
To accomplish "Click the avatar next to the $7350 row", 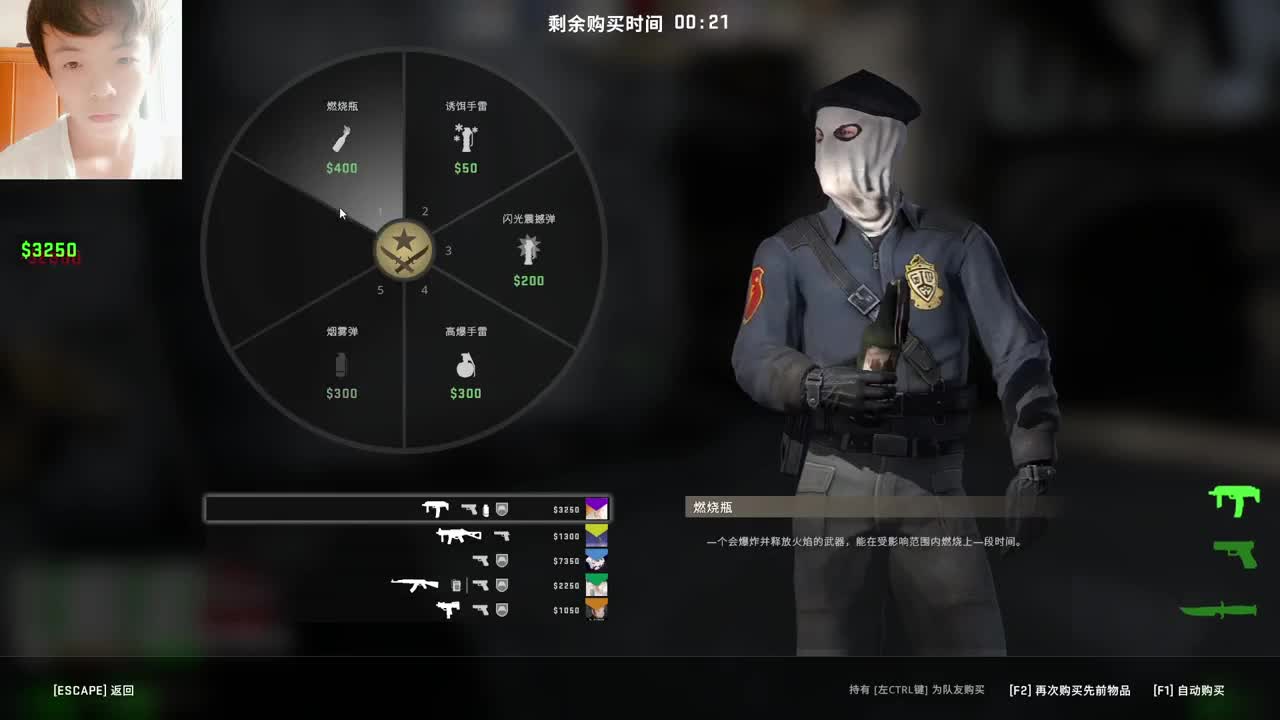I will pos(597,559).
